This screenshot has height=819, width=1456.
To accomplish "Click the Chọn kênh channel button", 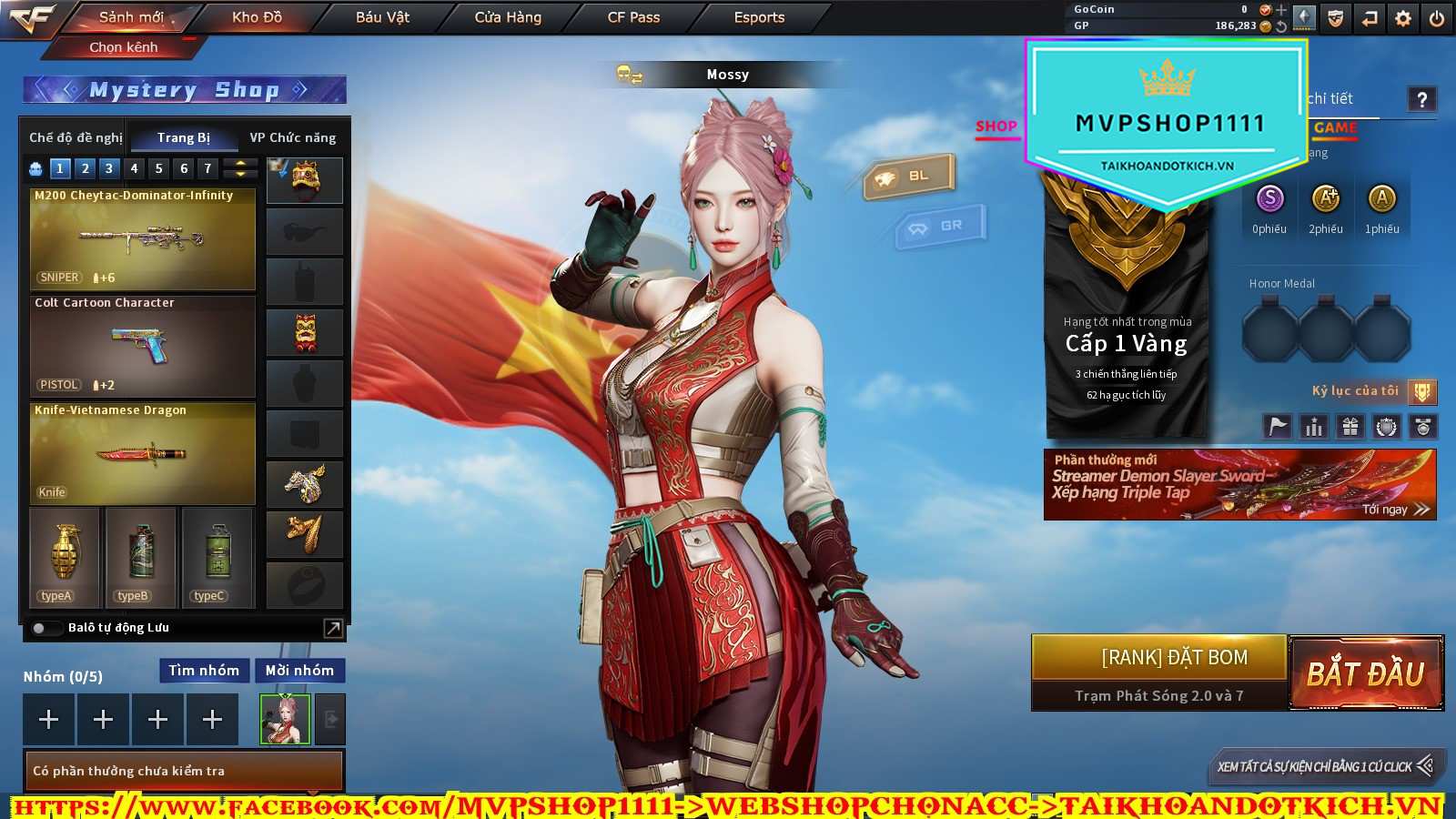I will click(x=124, y=47).
